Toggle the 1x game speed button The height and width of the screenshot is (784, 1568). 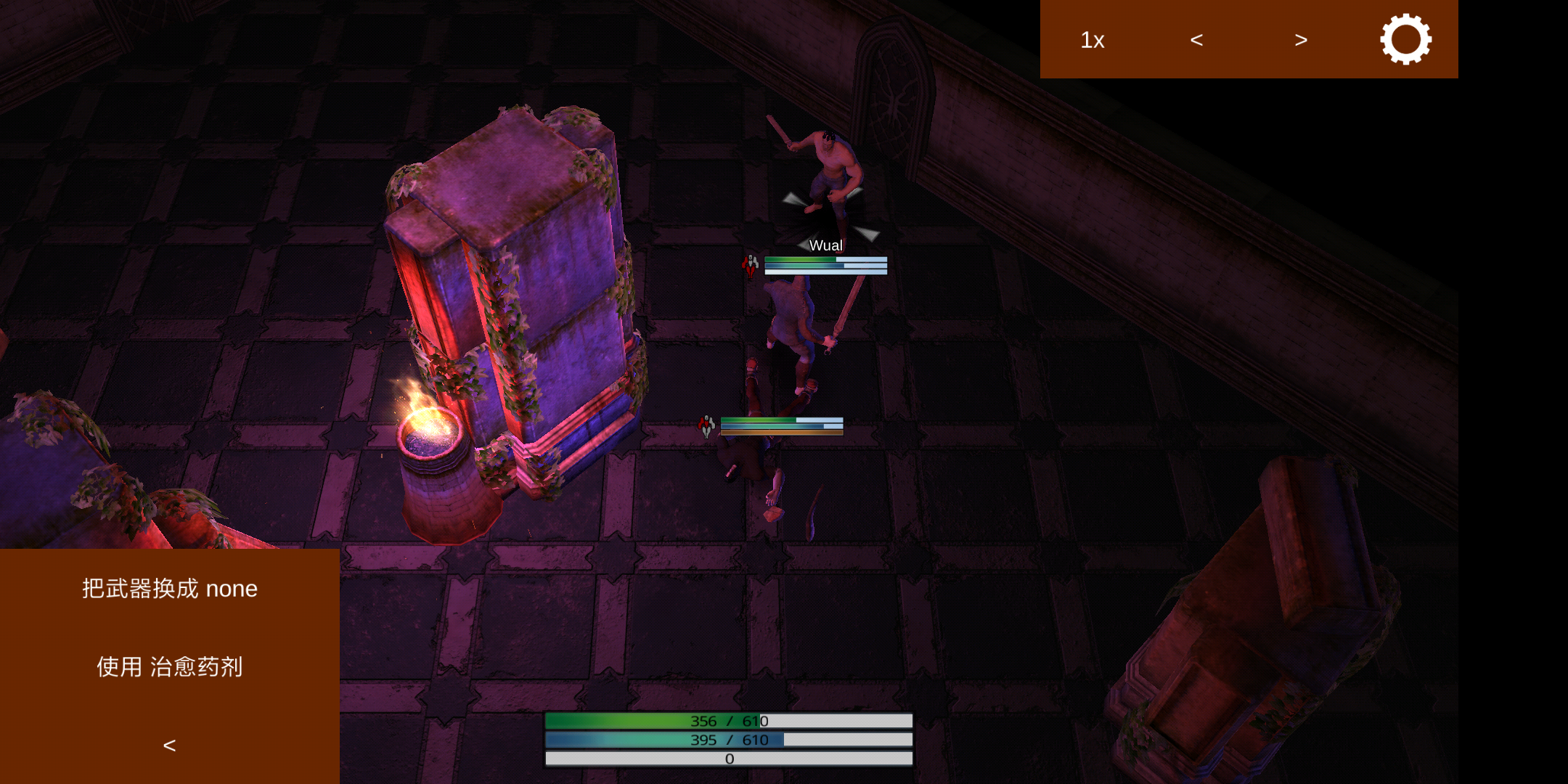click(1092, 40)
